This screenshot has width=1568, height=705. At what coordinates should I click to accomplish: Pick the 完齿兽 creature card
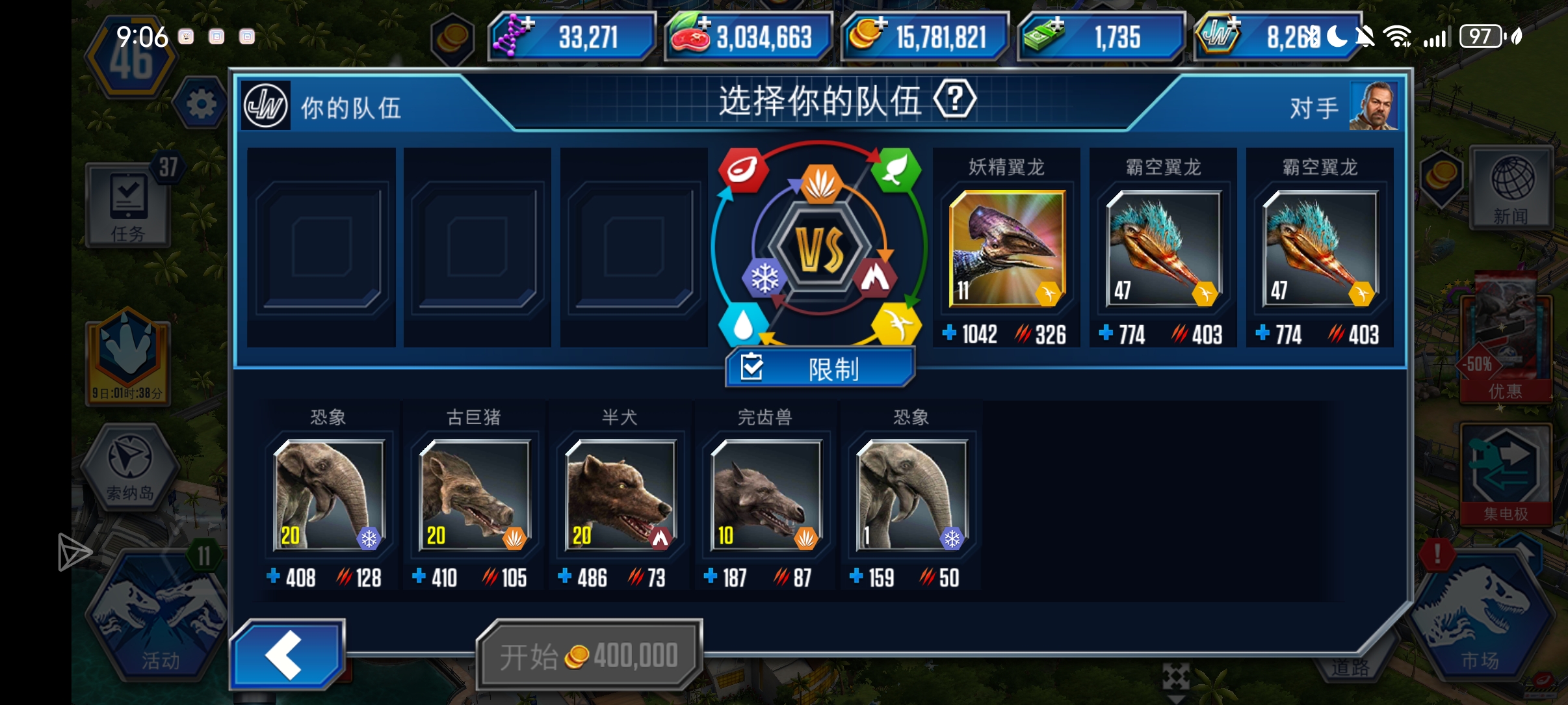tap(766, 495)
